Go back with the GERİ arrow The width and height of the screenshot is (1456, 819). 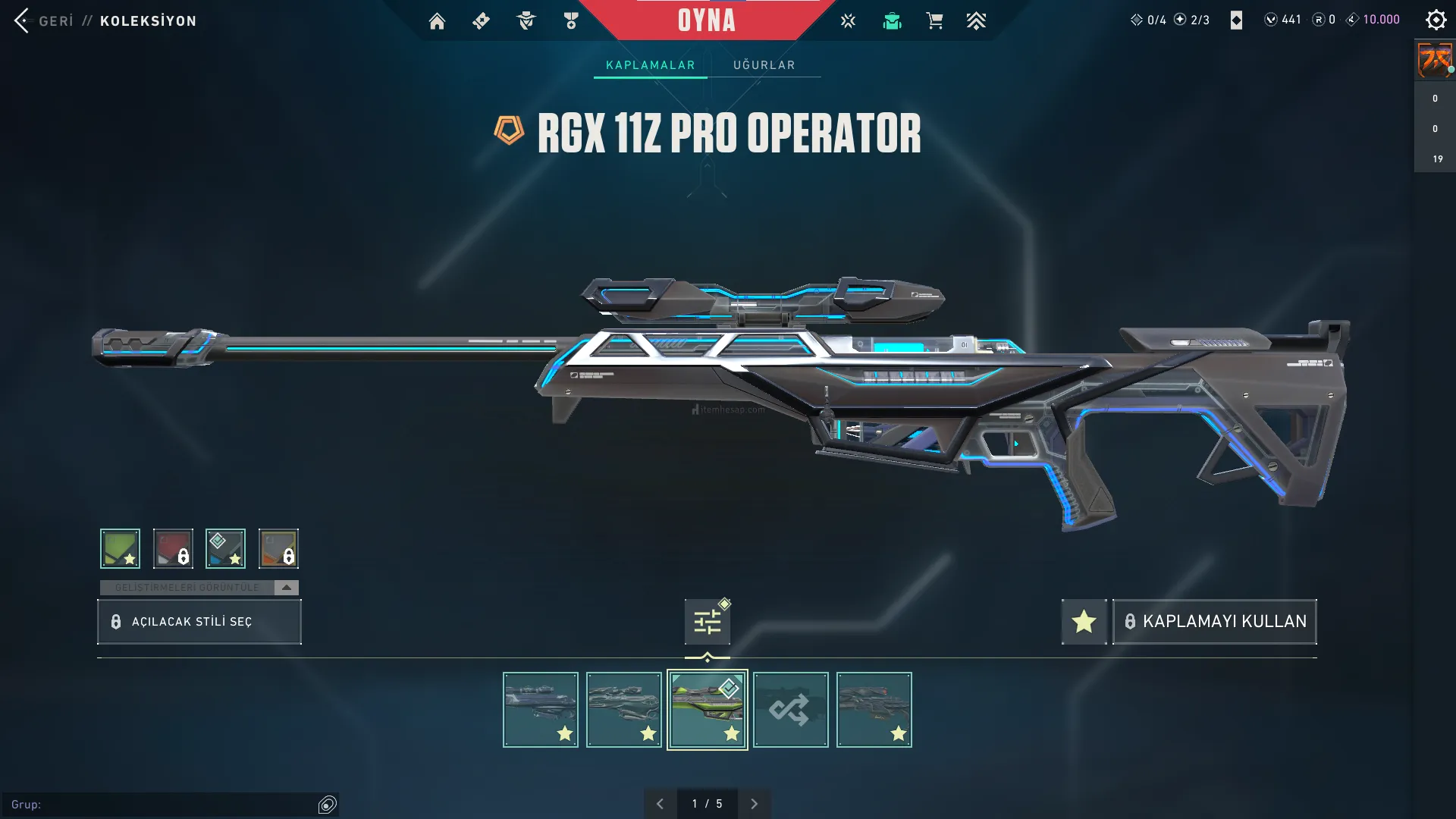click(x=23, y=20)
